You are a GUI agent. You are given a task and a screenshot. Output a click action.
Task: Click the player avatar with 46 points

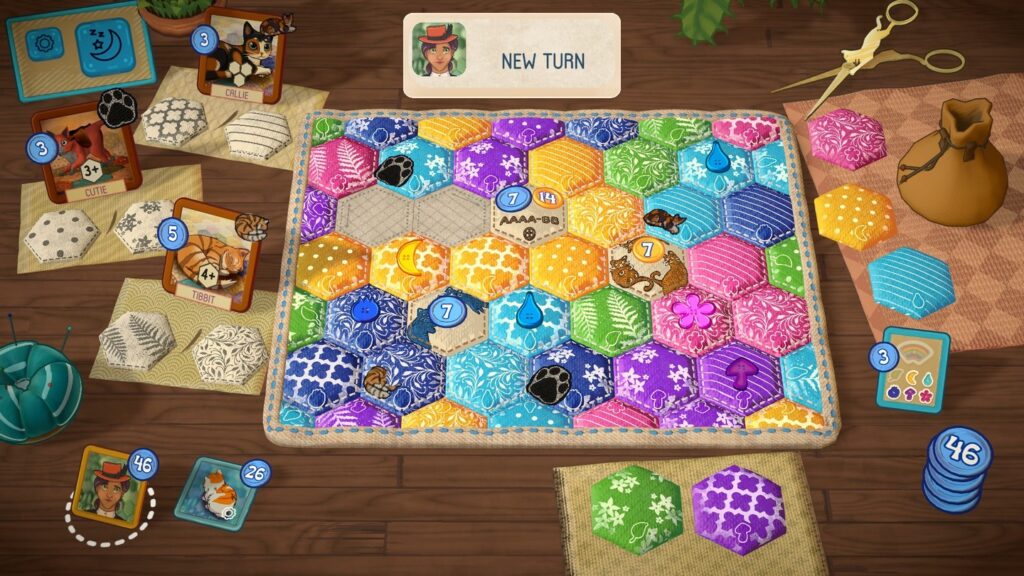(x=111, y=488)
